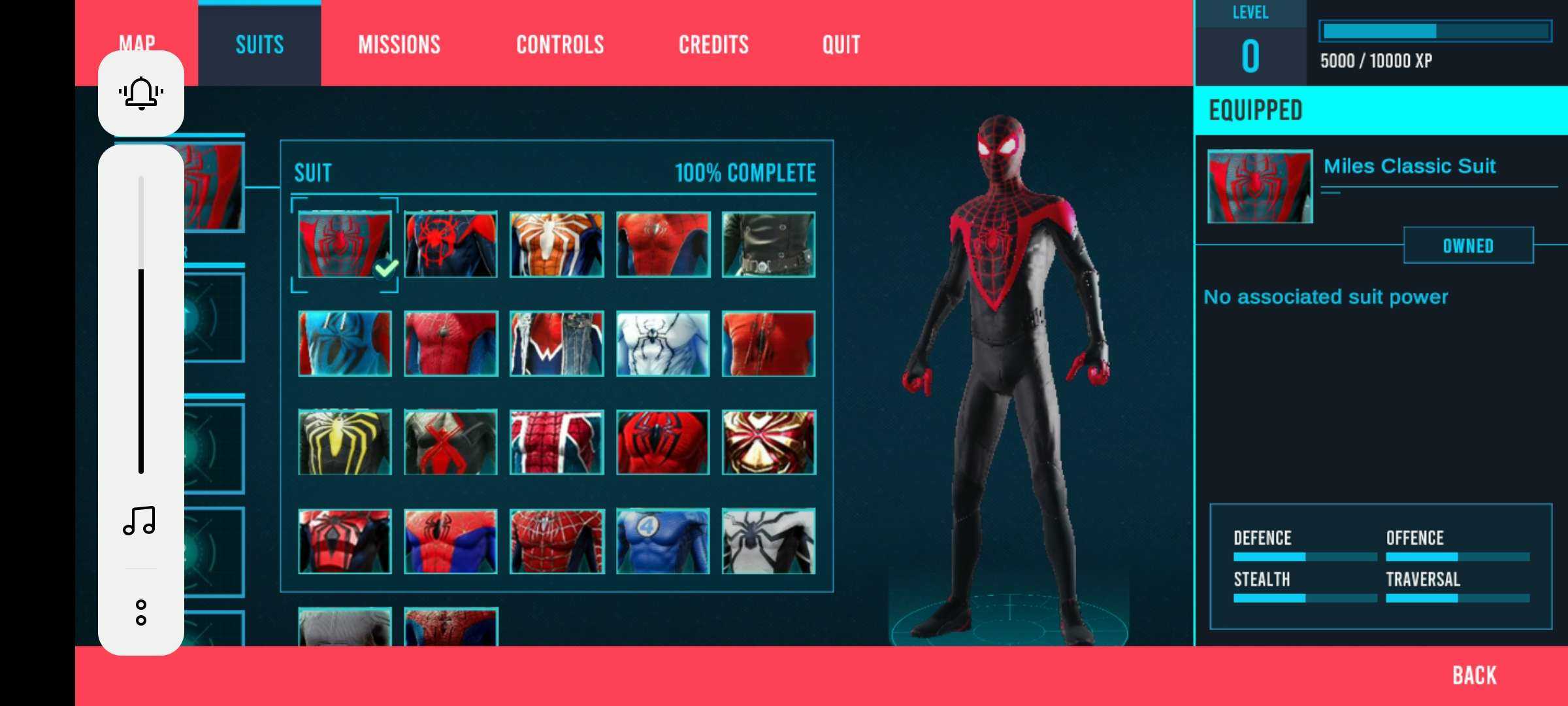Select the equipped Miles Classic Suit thumbnail in grid
1568x706 pixels.
tap(344, 244)
